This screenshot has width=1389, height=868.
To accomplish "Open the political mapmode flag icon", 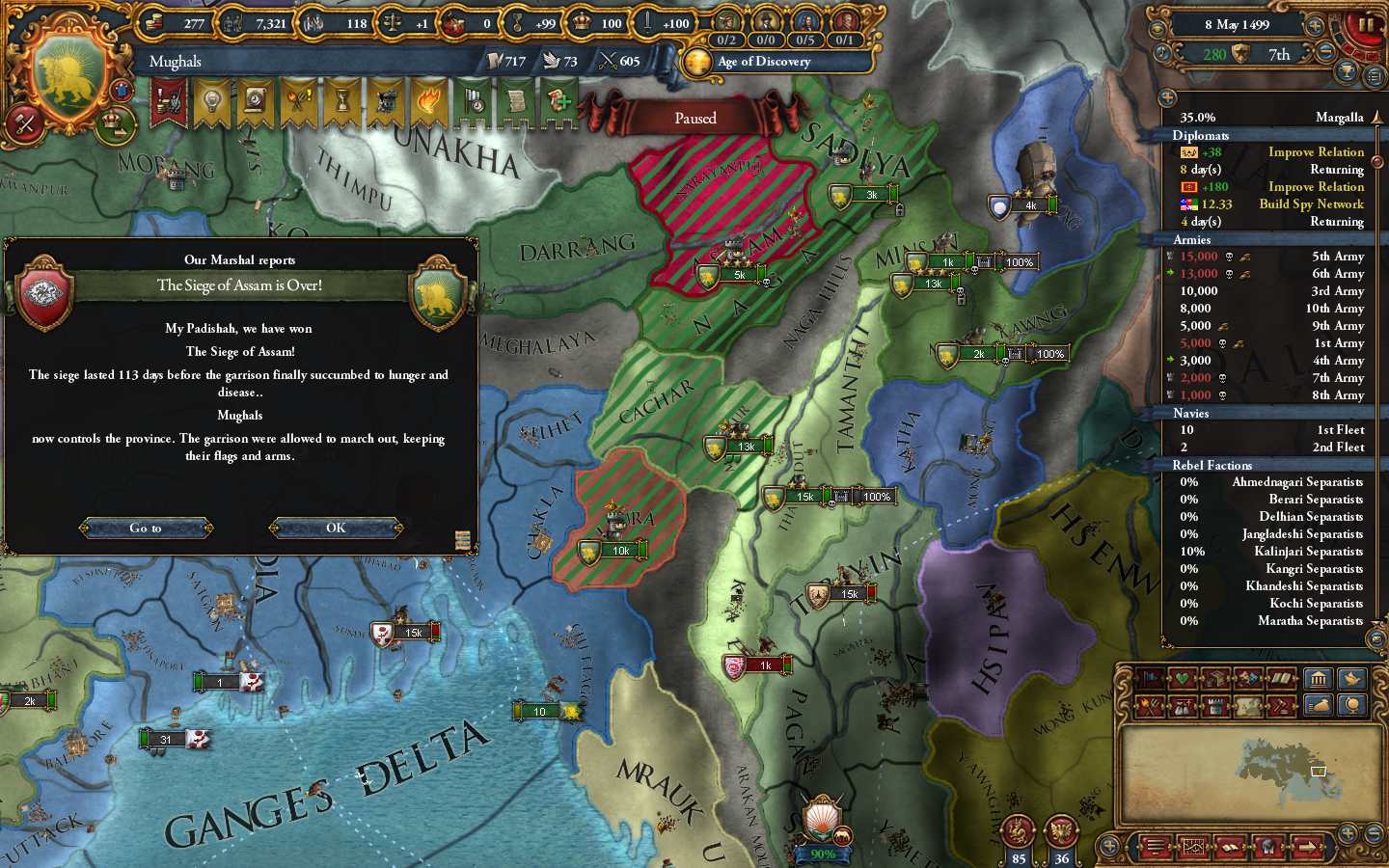I will (1149, 678).
